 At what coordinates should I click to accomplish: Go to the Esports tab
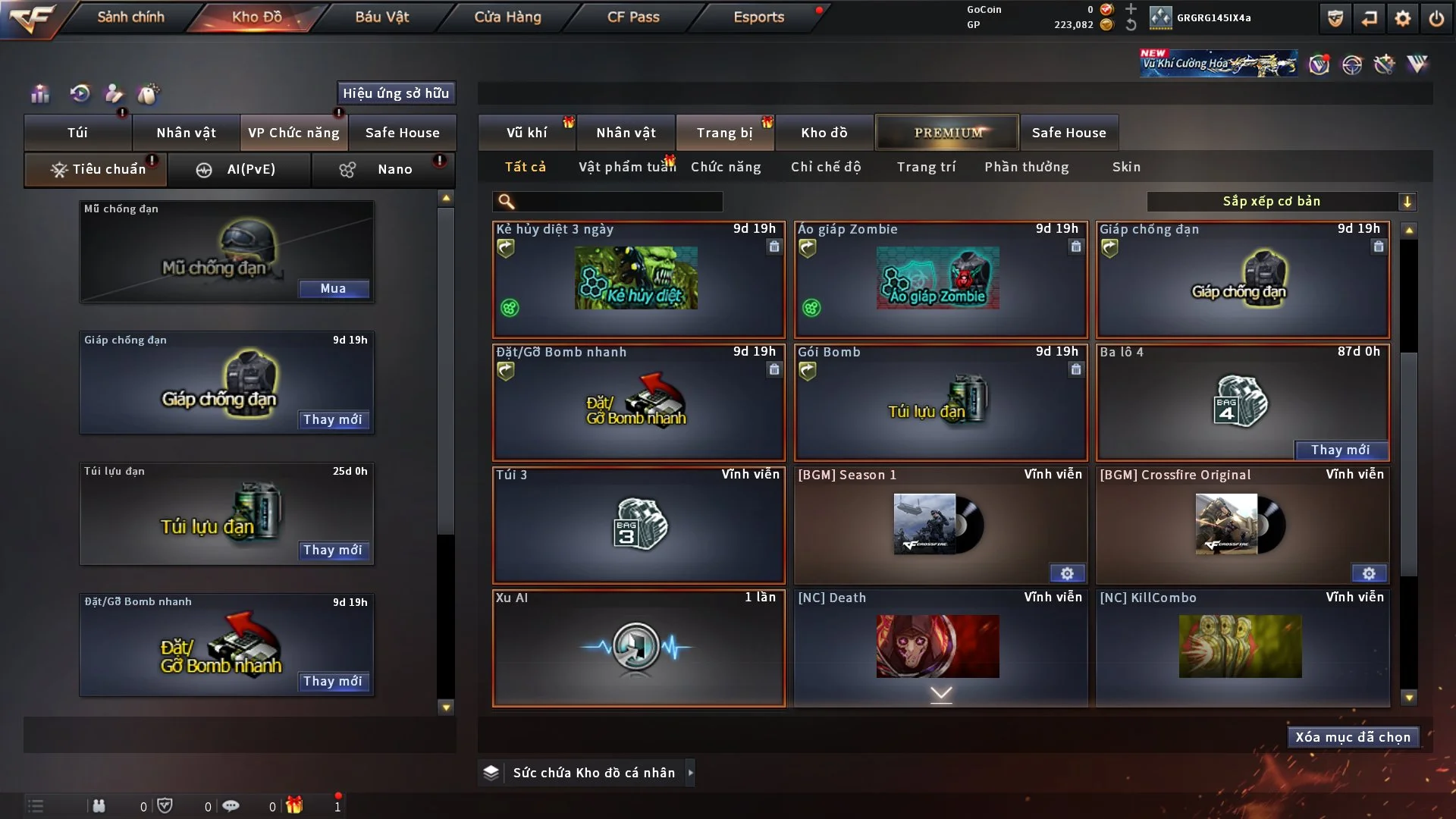click(758, 17)
